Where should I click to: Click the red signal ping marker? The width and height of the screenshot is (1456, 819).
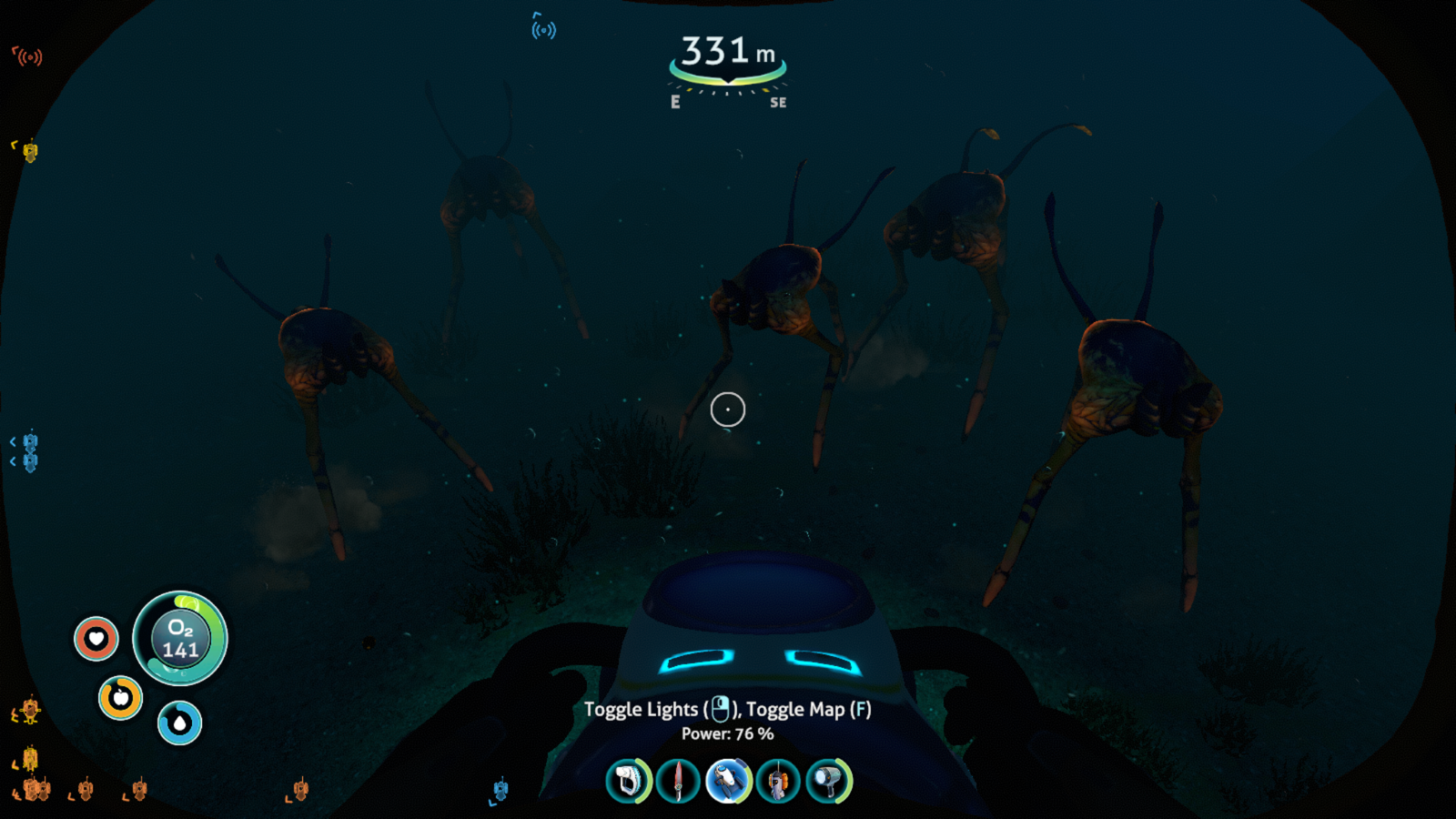pyautogui.click(x=29, y=57)
